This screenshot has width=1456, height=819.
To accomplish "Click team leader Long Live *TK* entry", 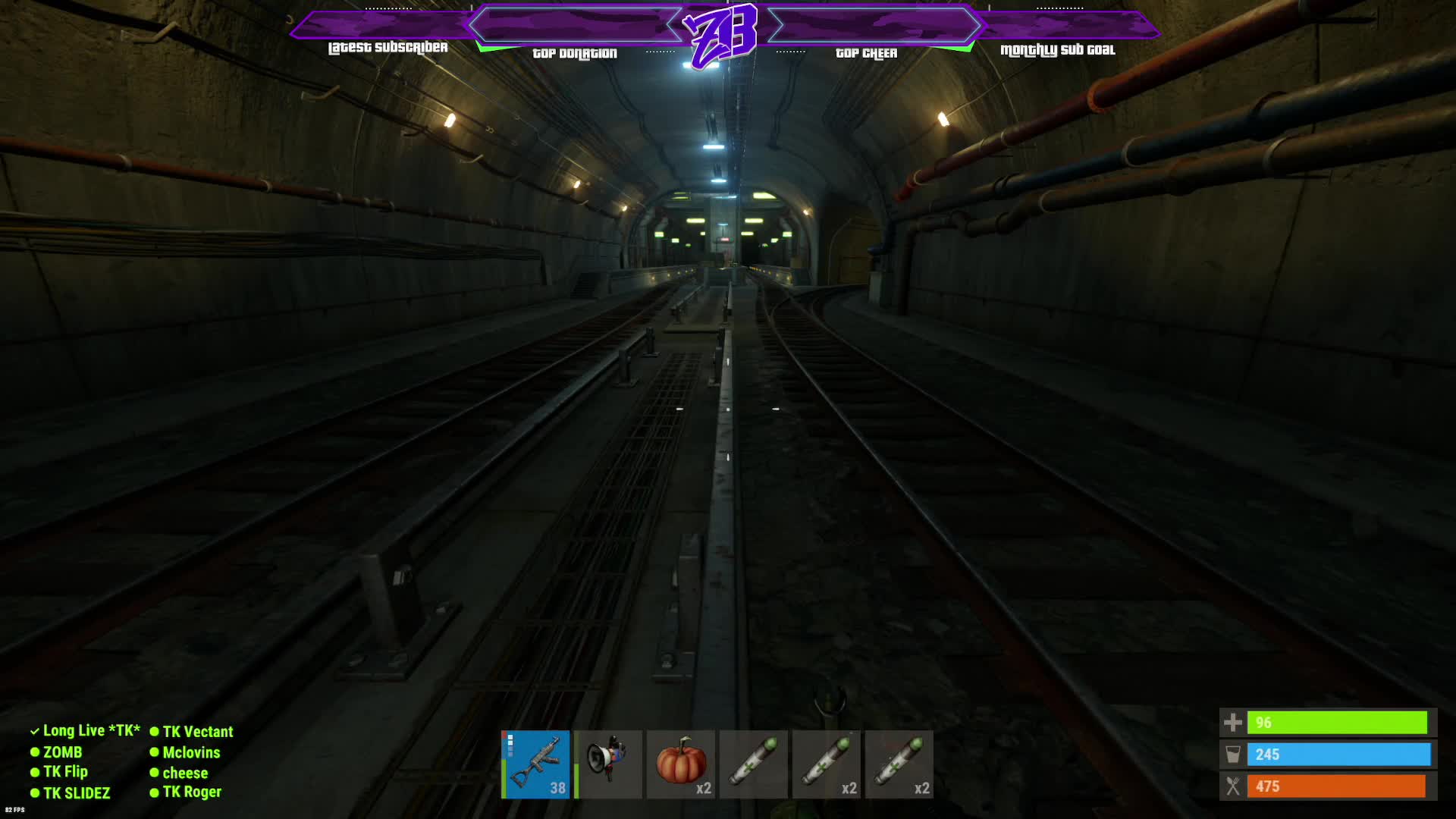I will click(x=91, y=731).
